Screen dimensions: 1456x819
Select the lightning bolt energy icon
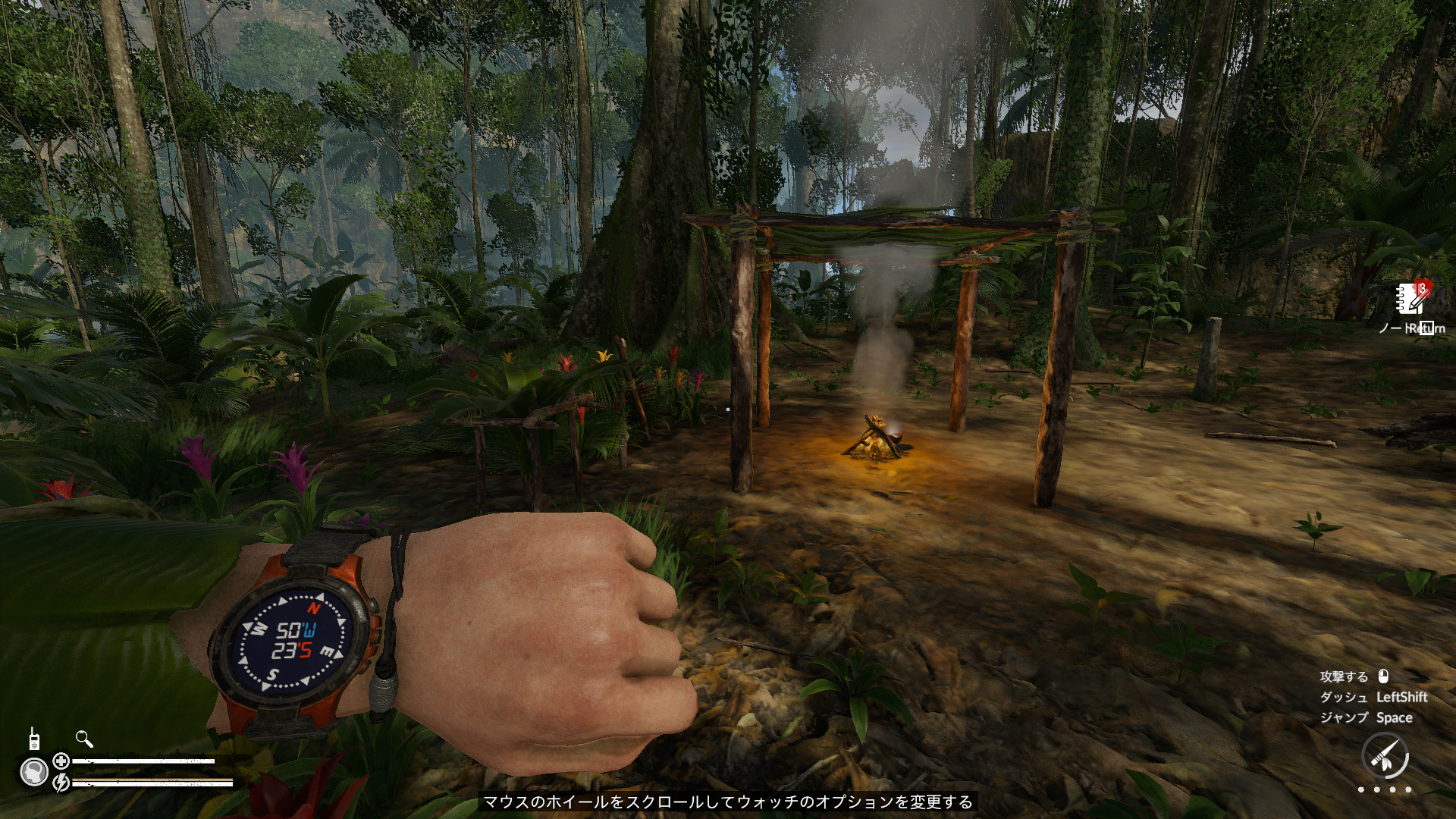61,782
